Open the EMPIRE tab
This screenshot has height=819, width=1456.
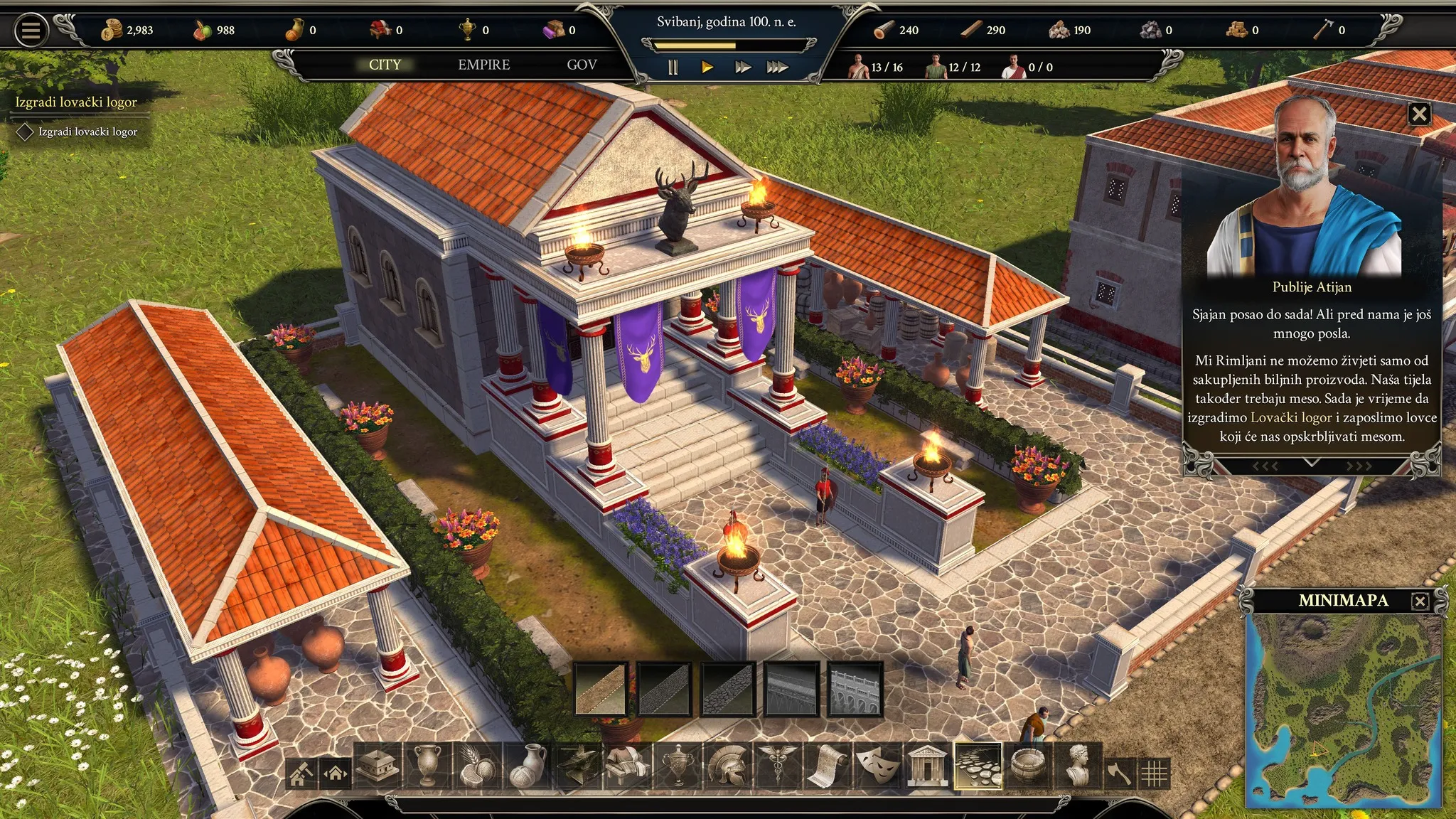coord(483,65)
